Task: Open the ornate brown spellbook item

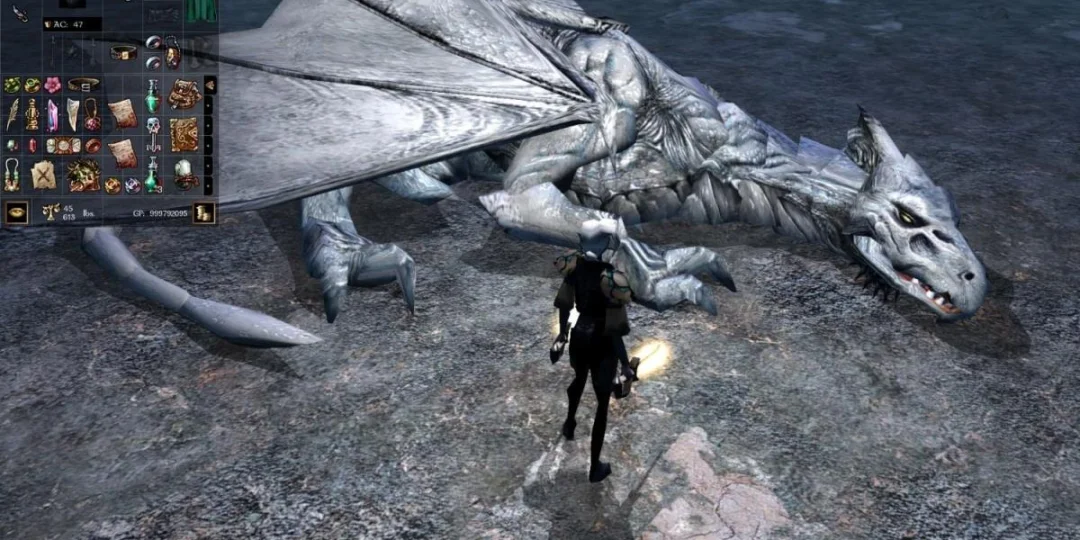Action: (x=184, y=134)
